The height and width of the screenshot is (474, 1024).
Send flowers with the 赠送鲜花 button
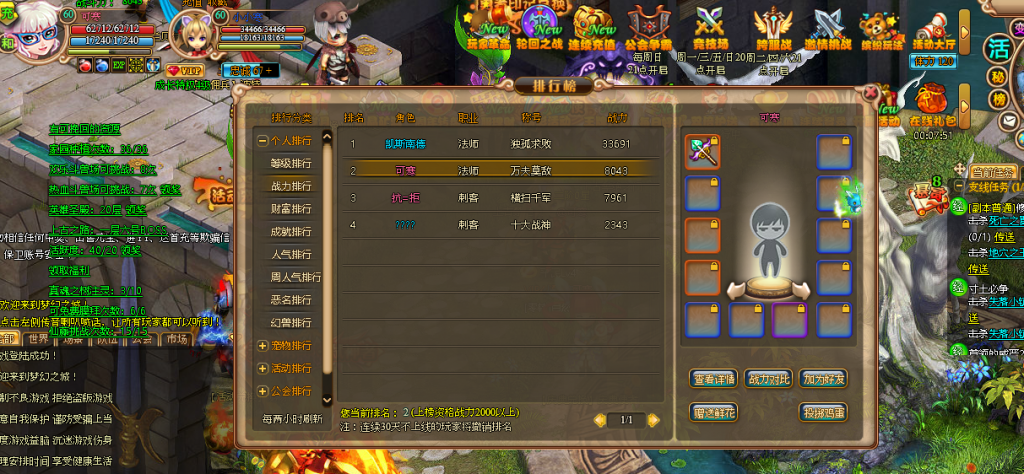[x=714, y=411]
